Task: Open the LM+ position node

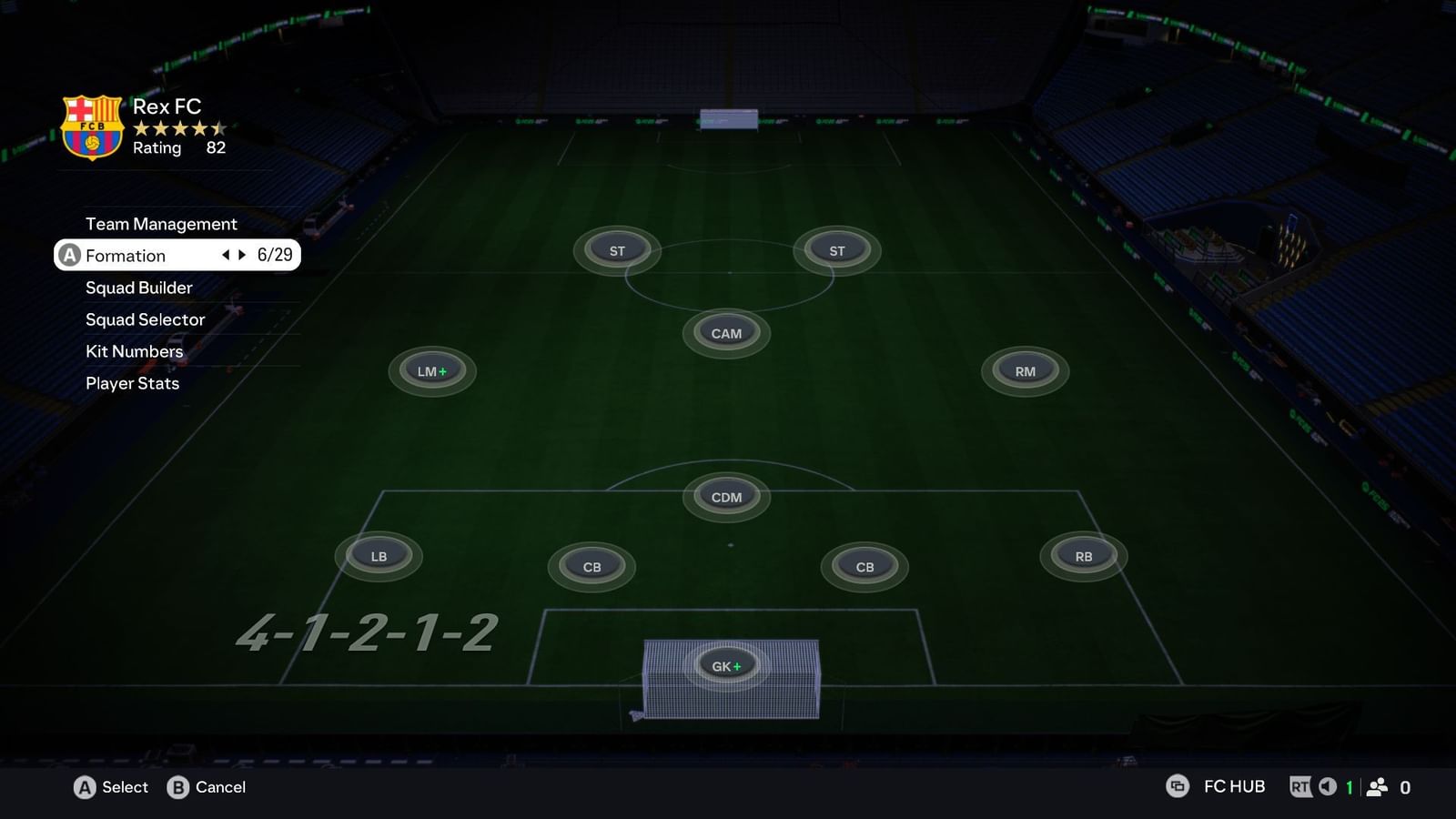Action: click(x=430, y=370)
